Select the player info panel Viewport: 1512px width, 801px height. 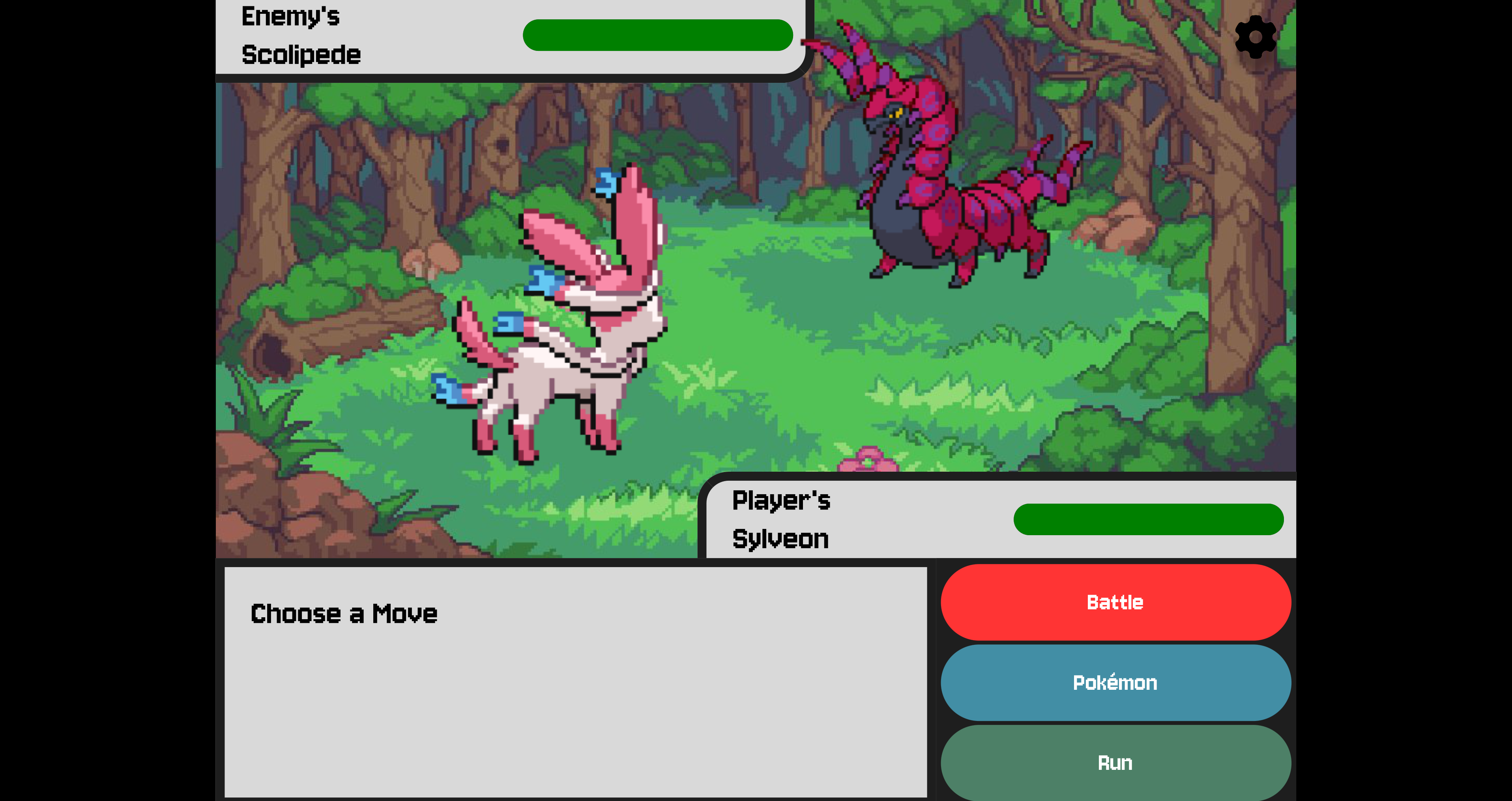tap(998, 519)
